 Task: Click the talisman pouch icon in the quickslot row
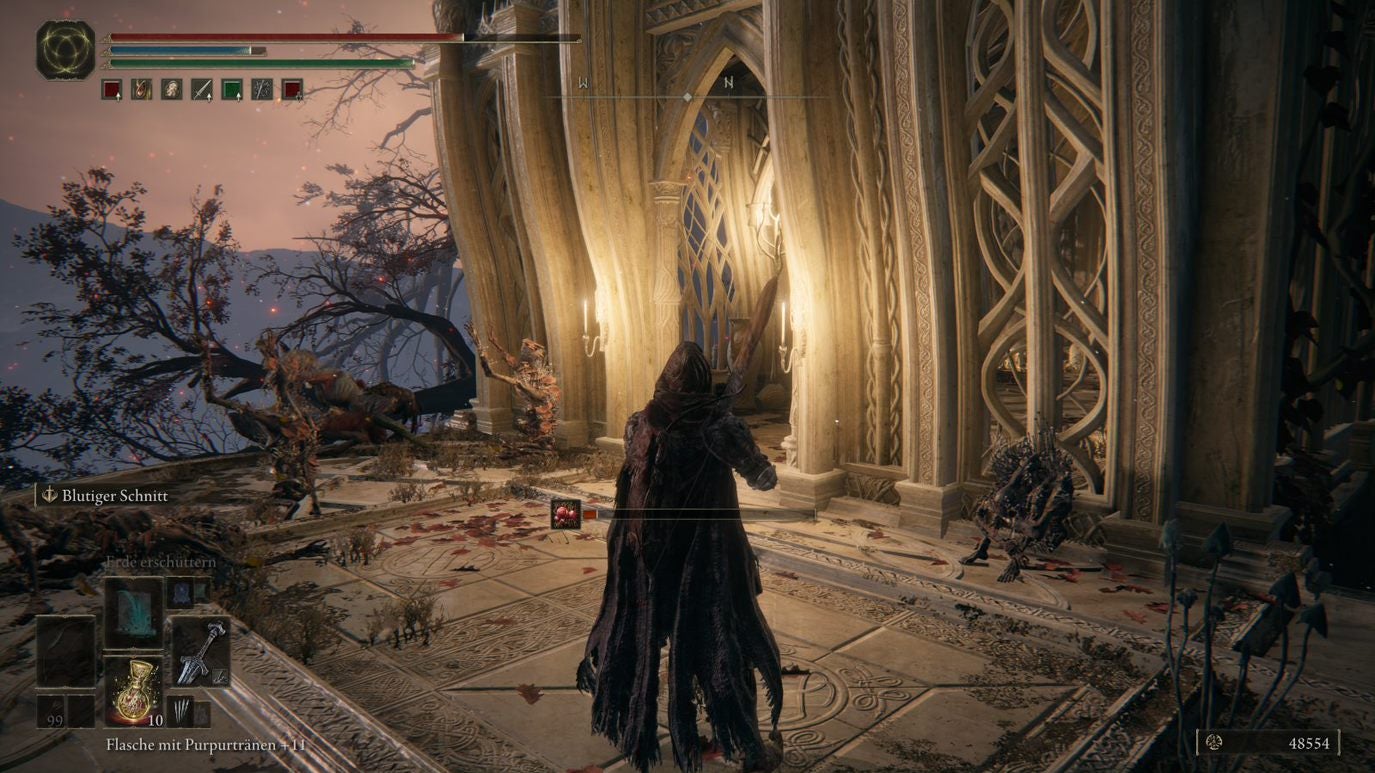pyautogui.click(x=170, y=88)
